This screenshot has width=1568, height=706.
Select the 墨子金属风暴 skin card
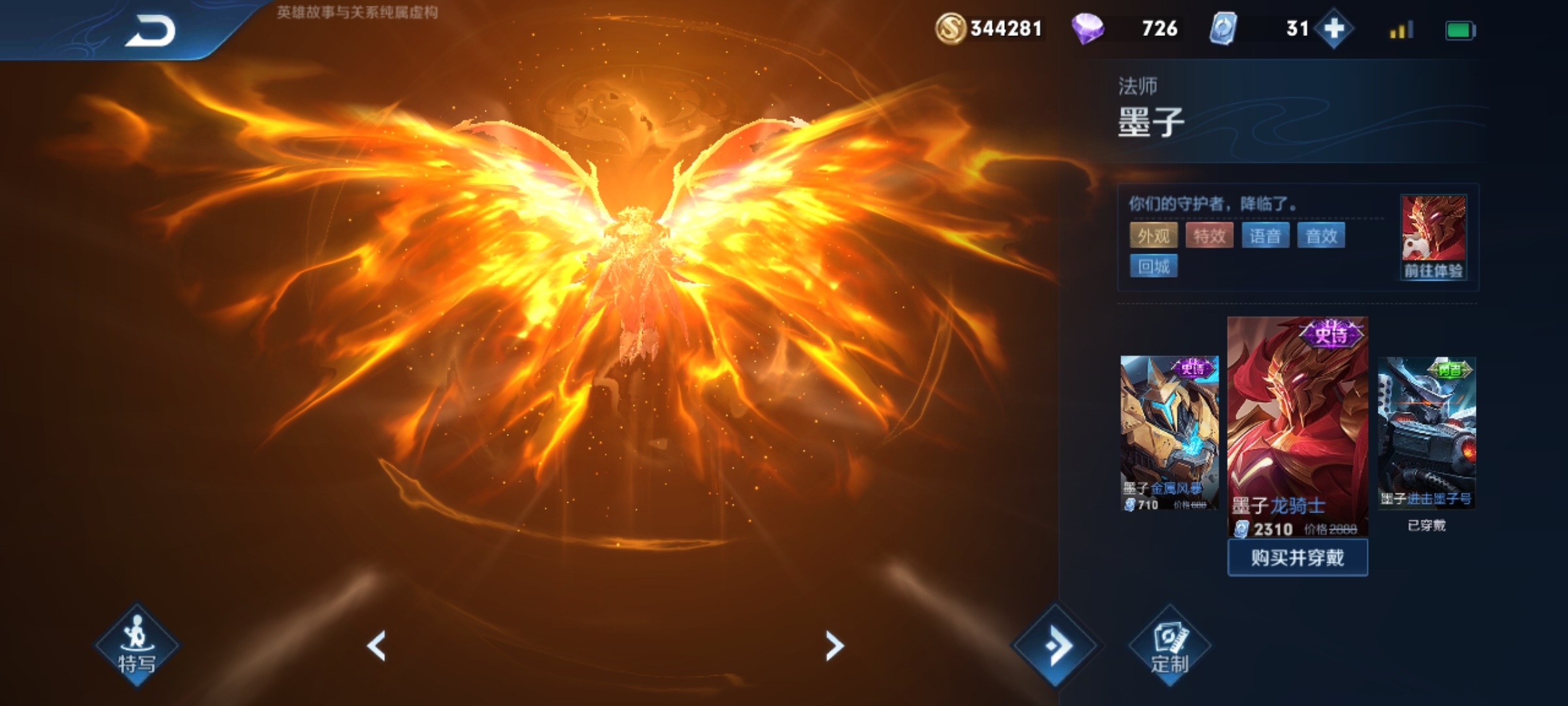click(x=1169, y=432)
